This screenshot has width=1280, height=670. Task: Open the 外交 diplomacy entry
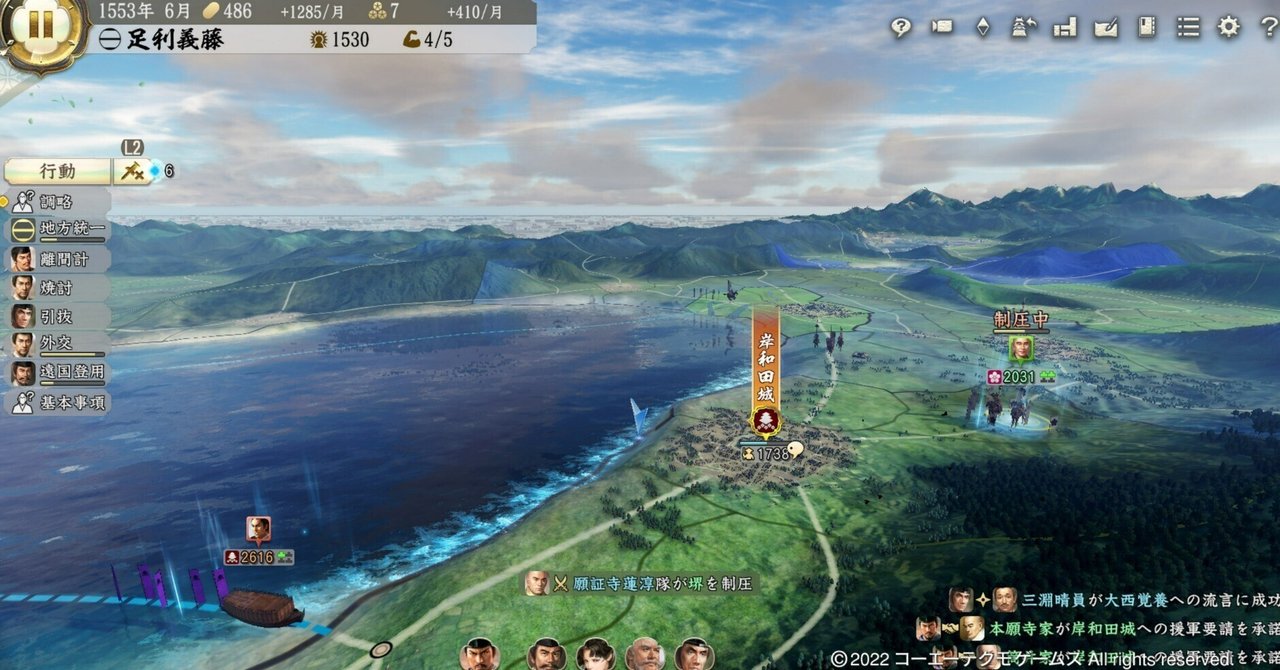click(x=57, y=345)
